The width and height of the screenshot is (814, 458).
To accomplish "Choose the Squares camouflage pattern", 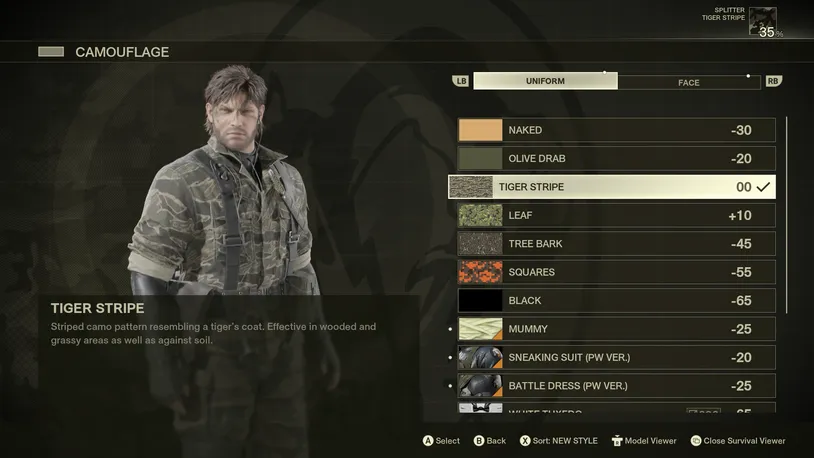I will click(x=616, y=272).
